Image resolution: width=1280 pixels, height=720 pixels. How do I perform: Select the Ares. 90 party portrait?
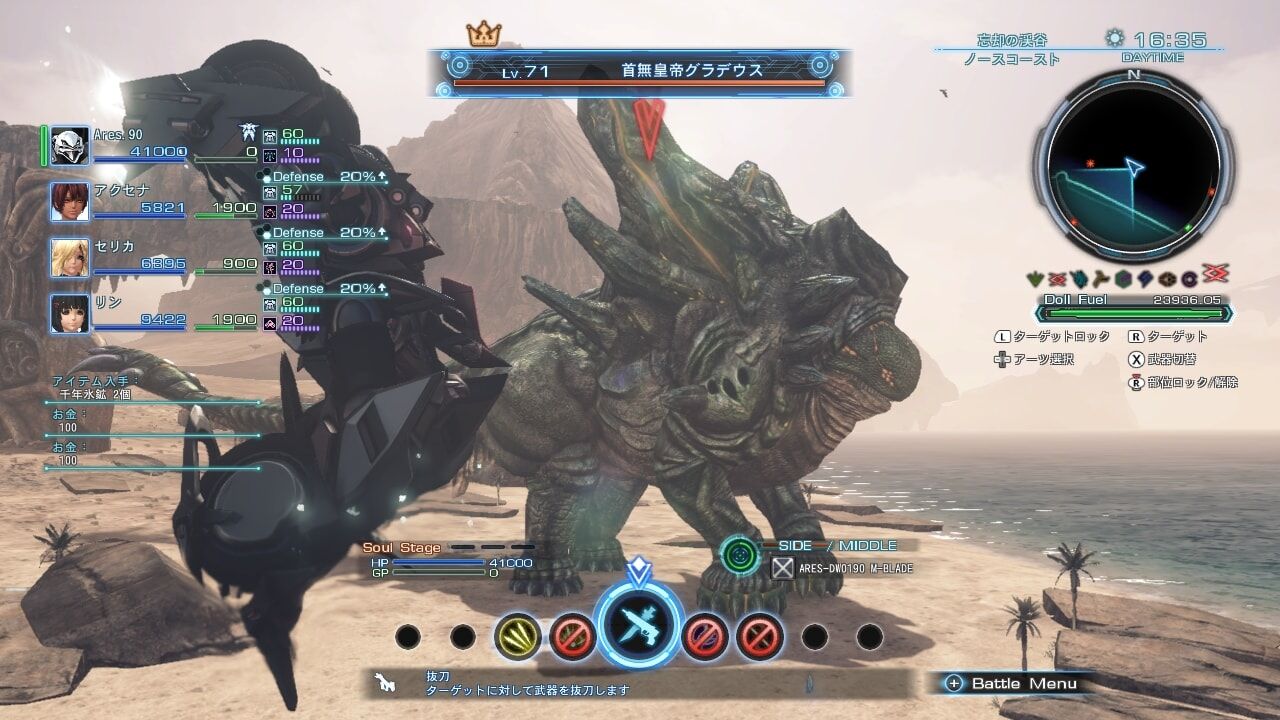[70, 146]
